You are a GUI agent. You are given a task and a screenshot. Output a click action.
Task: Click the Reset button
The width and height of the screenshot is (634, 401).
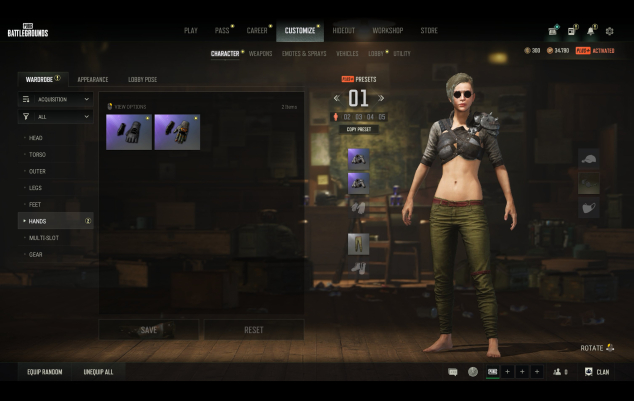coord(254,329)
